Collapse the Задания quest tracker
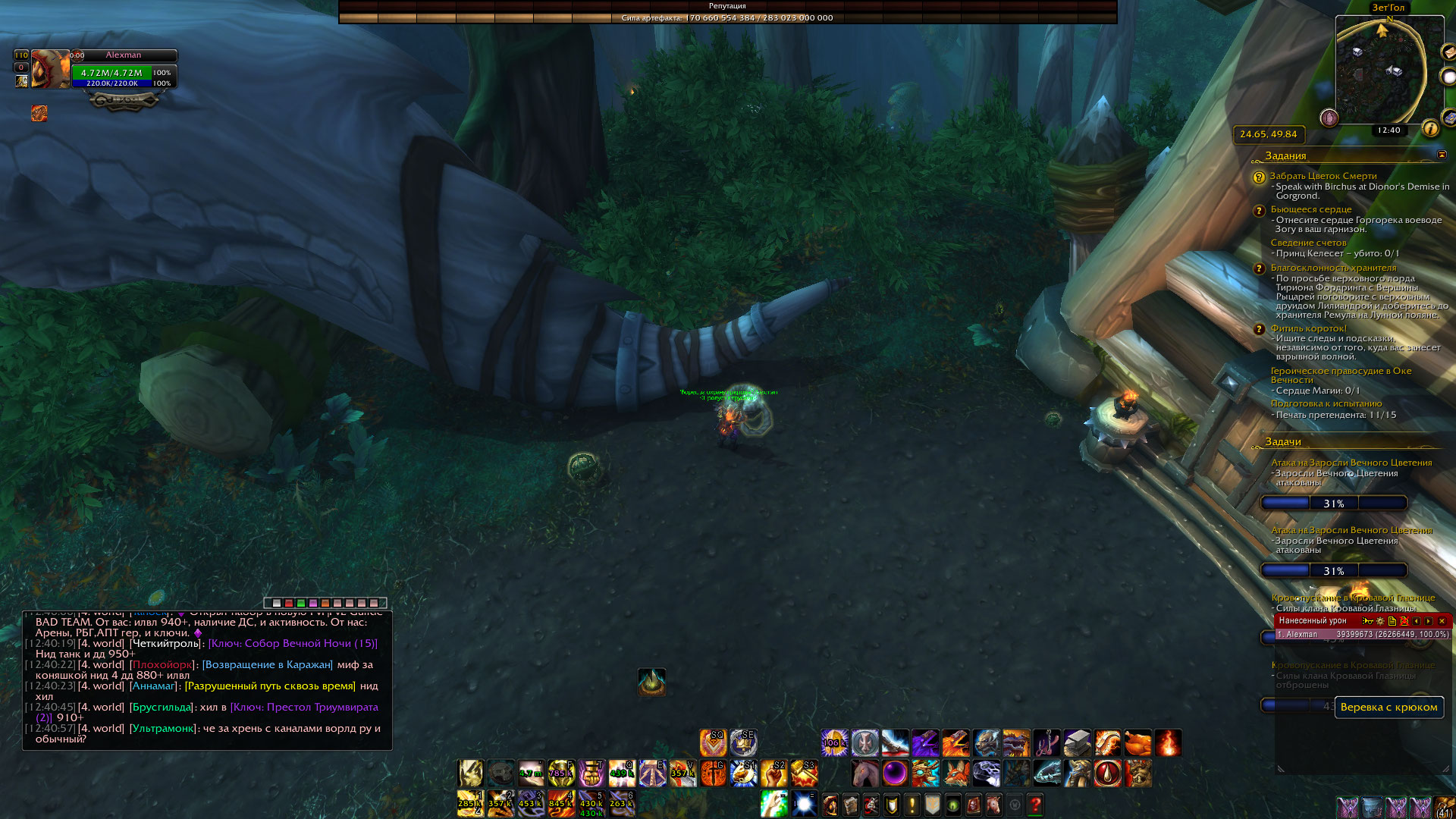The image size is (1456, 819). click(x=1442, y=155)
